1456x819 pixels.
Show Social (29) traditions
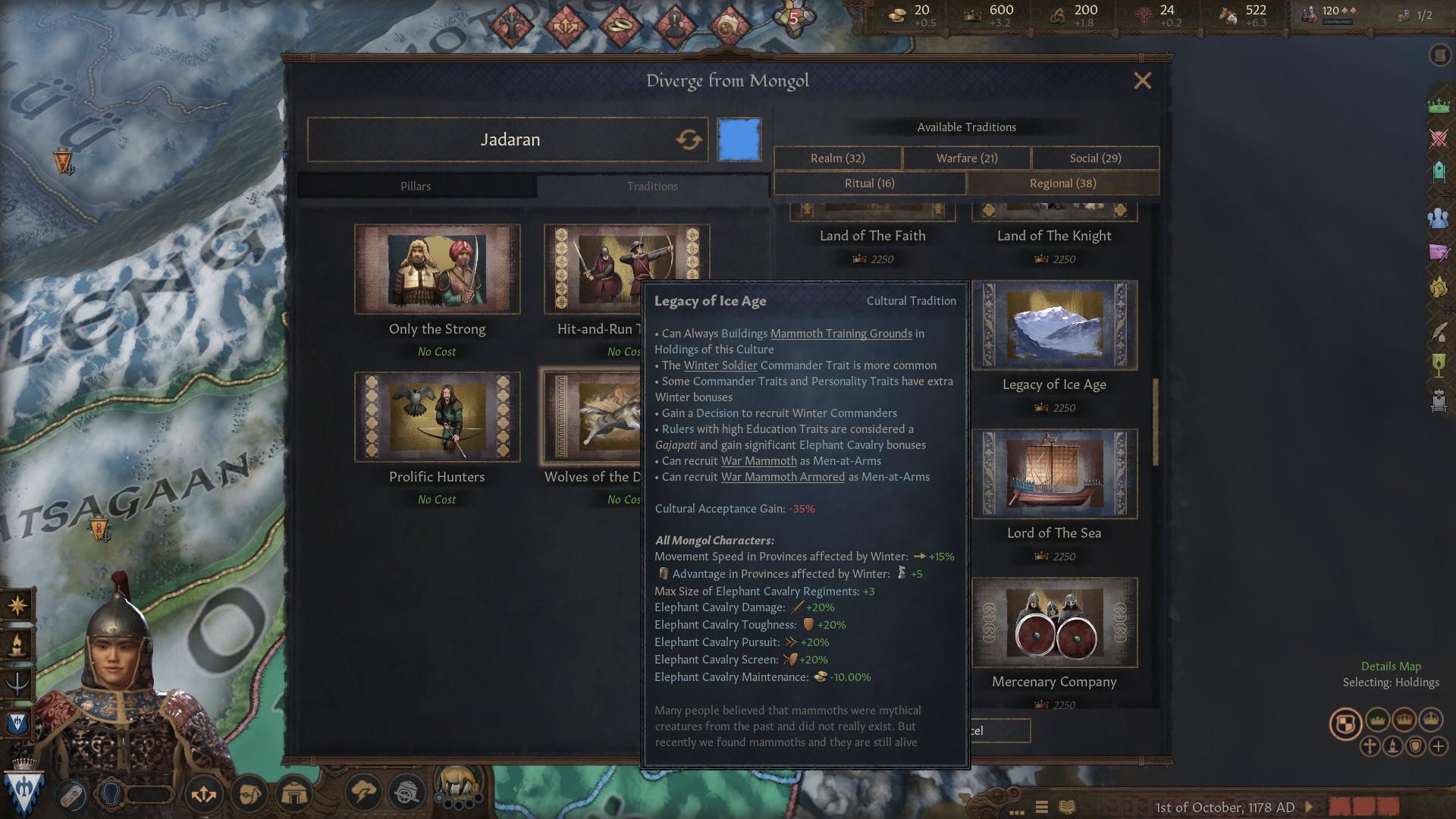(1095, 158)
